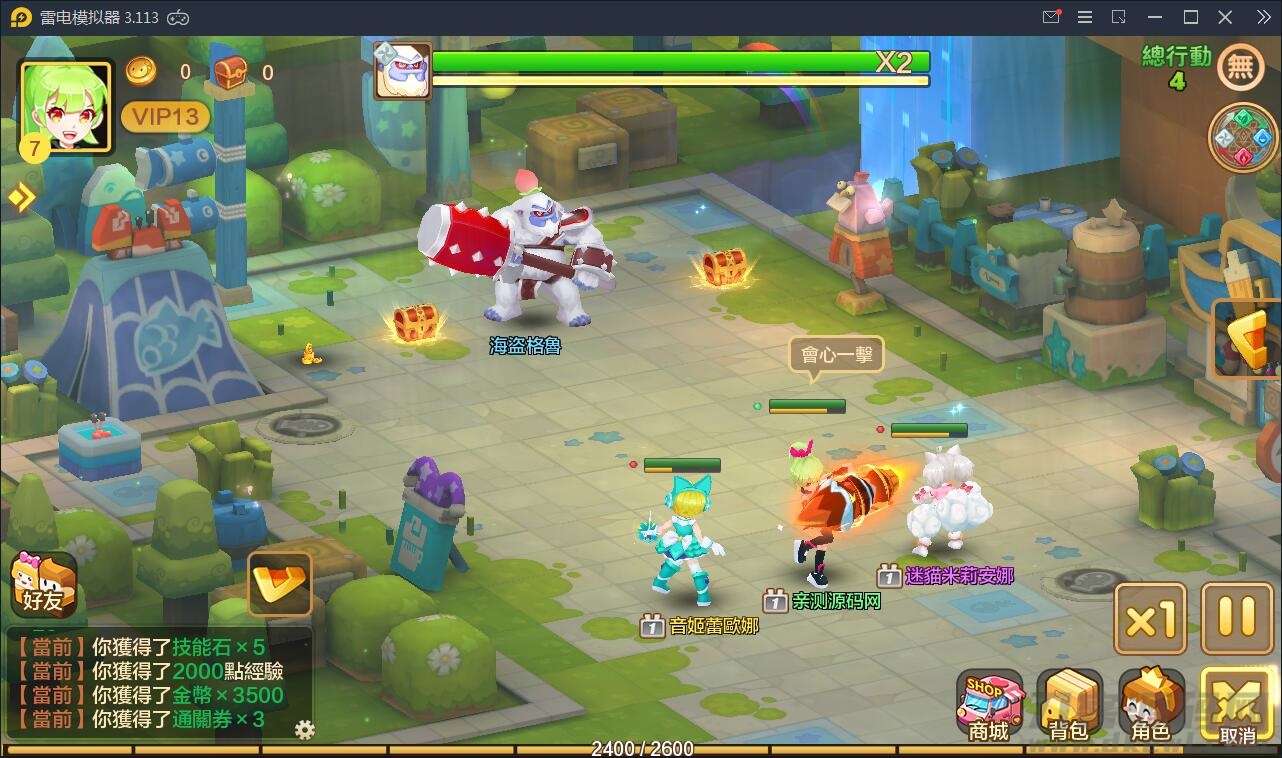Viewport: 1282px width, 758px height.
Task: Expand the emulator toolbar chevron top right
Action: 1263,16
